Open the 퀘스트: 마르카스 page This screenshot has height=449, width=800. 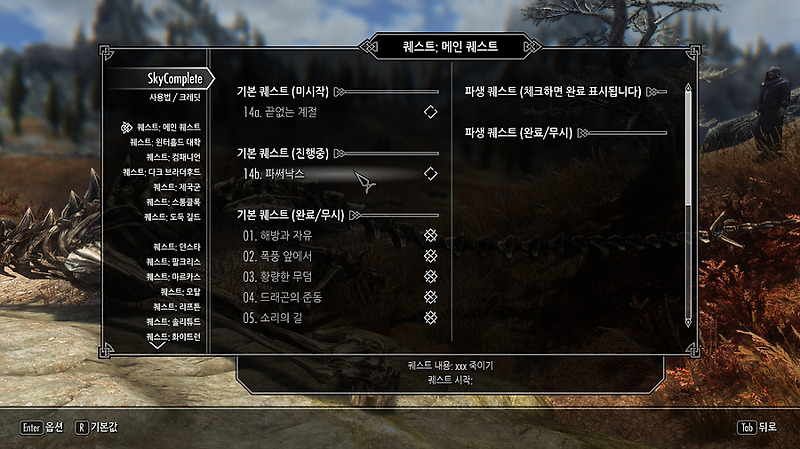174,276
